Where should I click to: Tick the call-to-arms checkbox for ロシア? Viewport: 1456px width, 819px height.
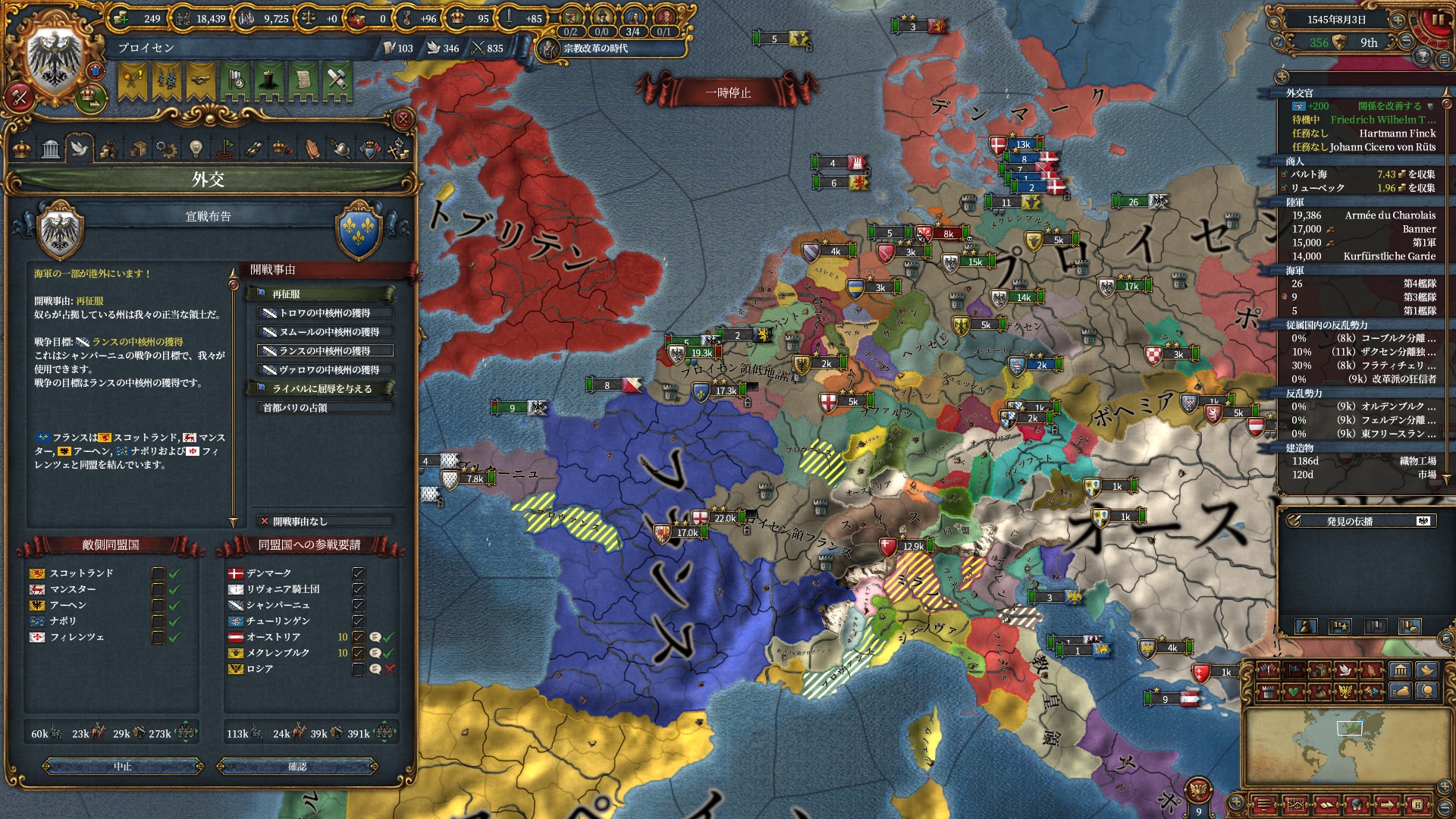click(359, 669)
